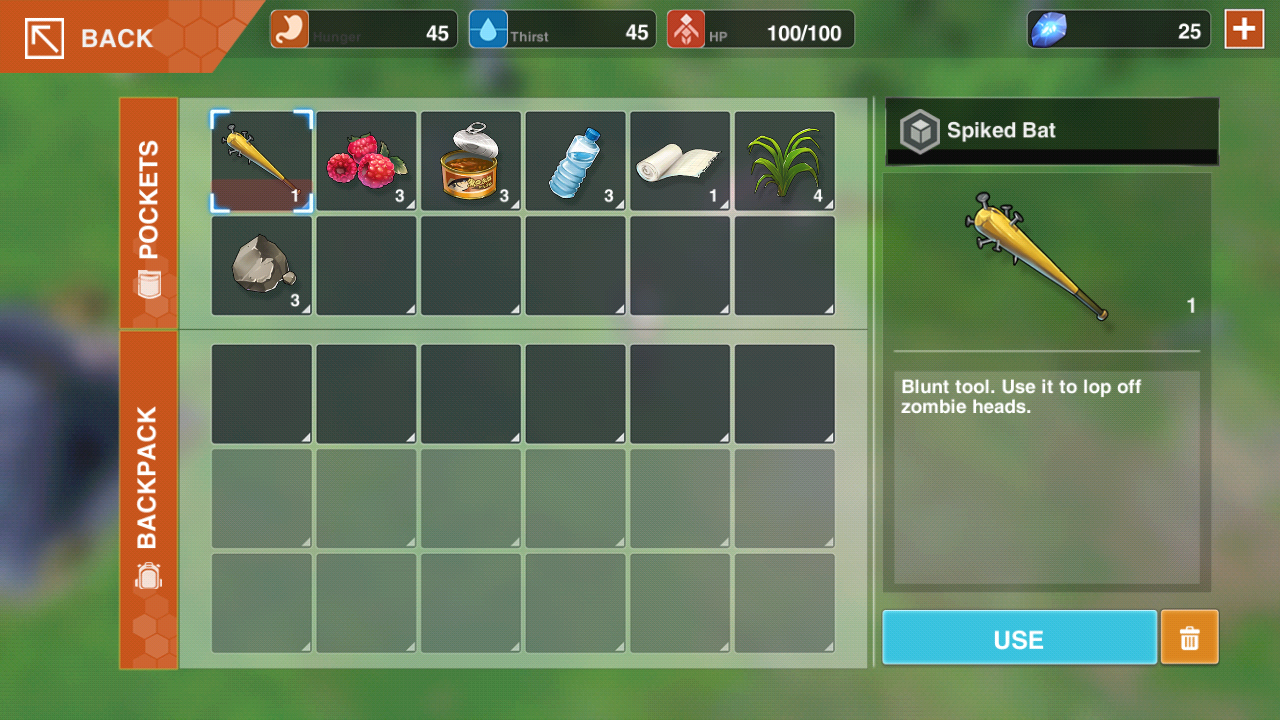The image size is (1280, 720).
Task: Switch to the Backpack section tab
Action: click(148, 499)
